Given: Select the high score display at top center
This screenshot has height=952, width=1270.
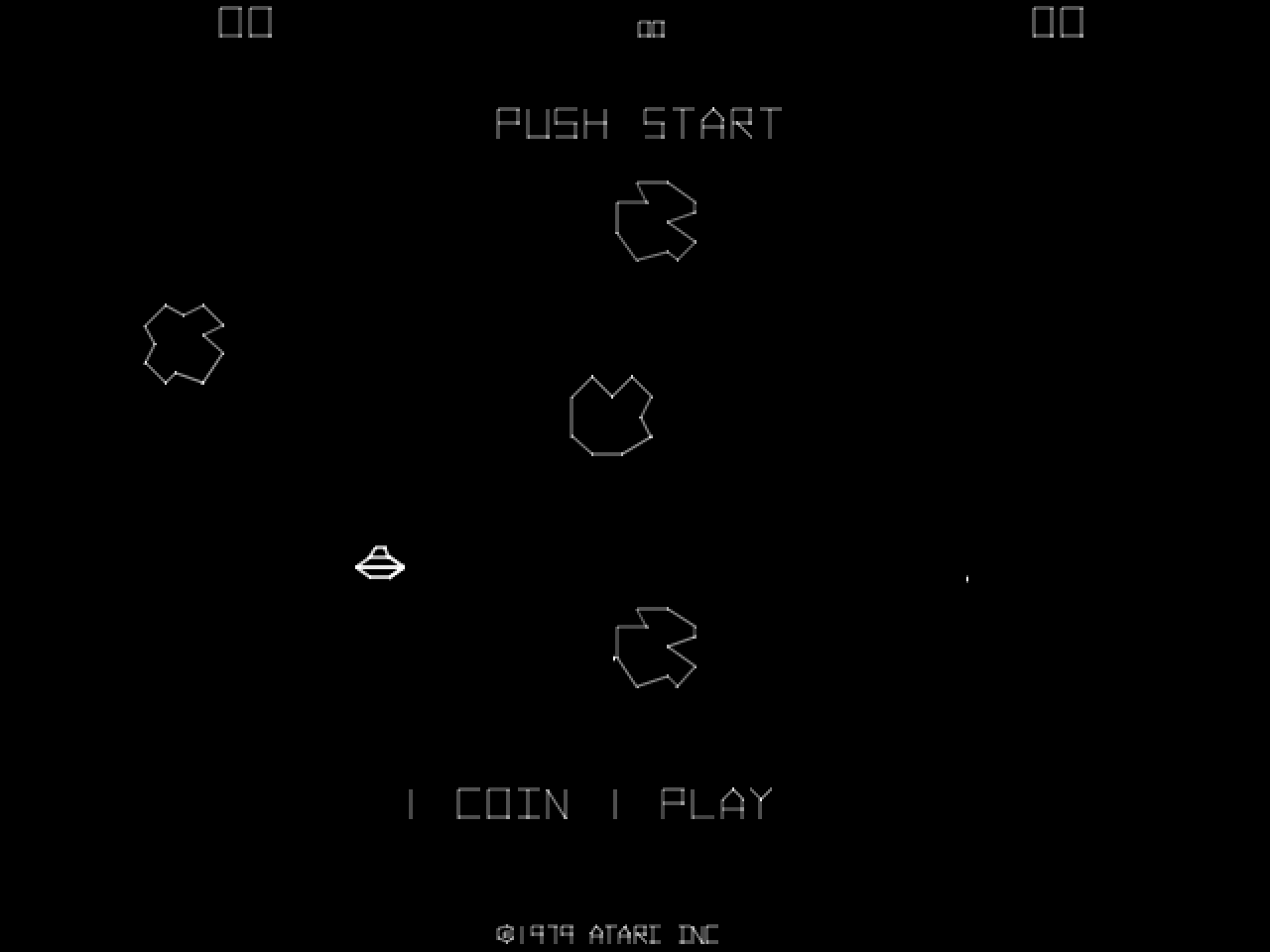Looking at the screenshot, I should (651, 29).
